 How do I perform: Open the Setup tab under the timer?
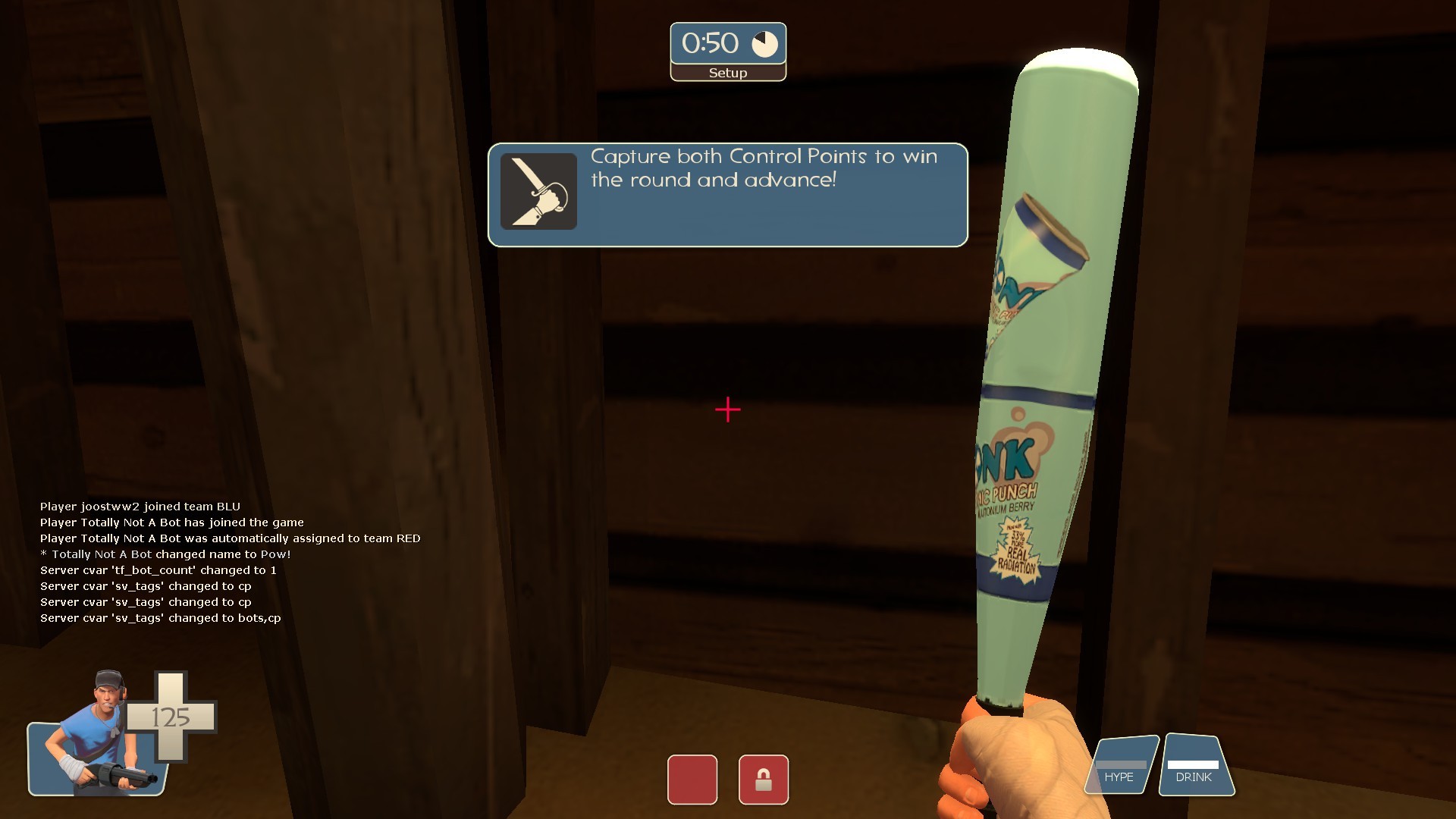coord(727,73)
